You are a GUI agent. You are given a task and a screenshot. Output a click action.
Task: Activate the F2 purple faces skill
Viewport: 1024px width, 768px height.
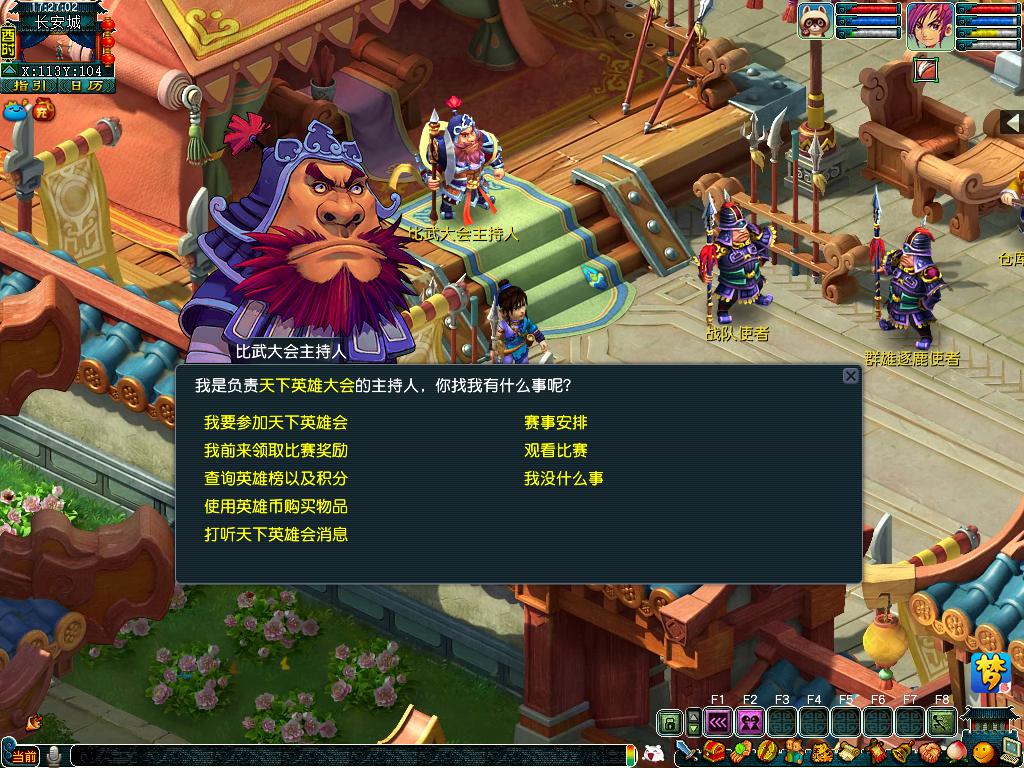coord(750,721)
